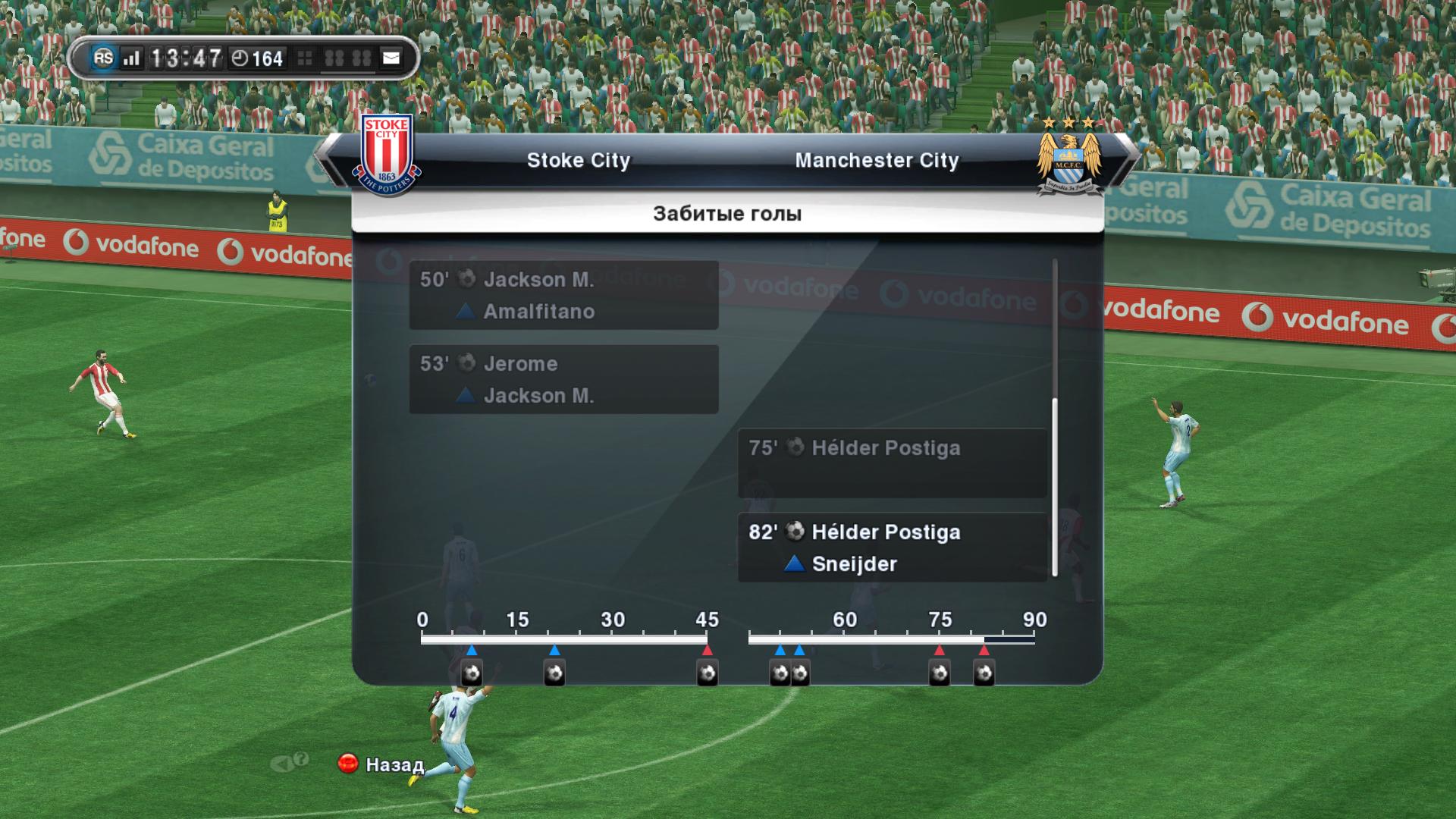Select the 53' Jerome goal entry
The image size is (1456, 819).
pyautogui.click(x=563, y=379)
